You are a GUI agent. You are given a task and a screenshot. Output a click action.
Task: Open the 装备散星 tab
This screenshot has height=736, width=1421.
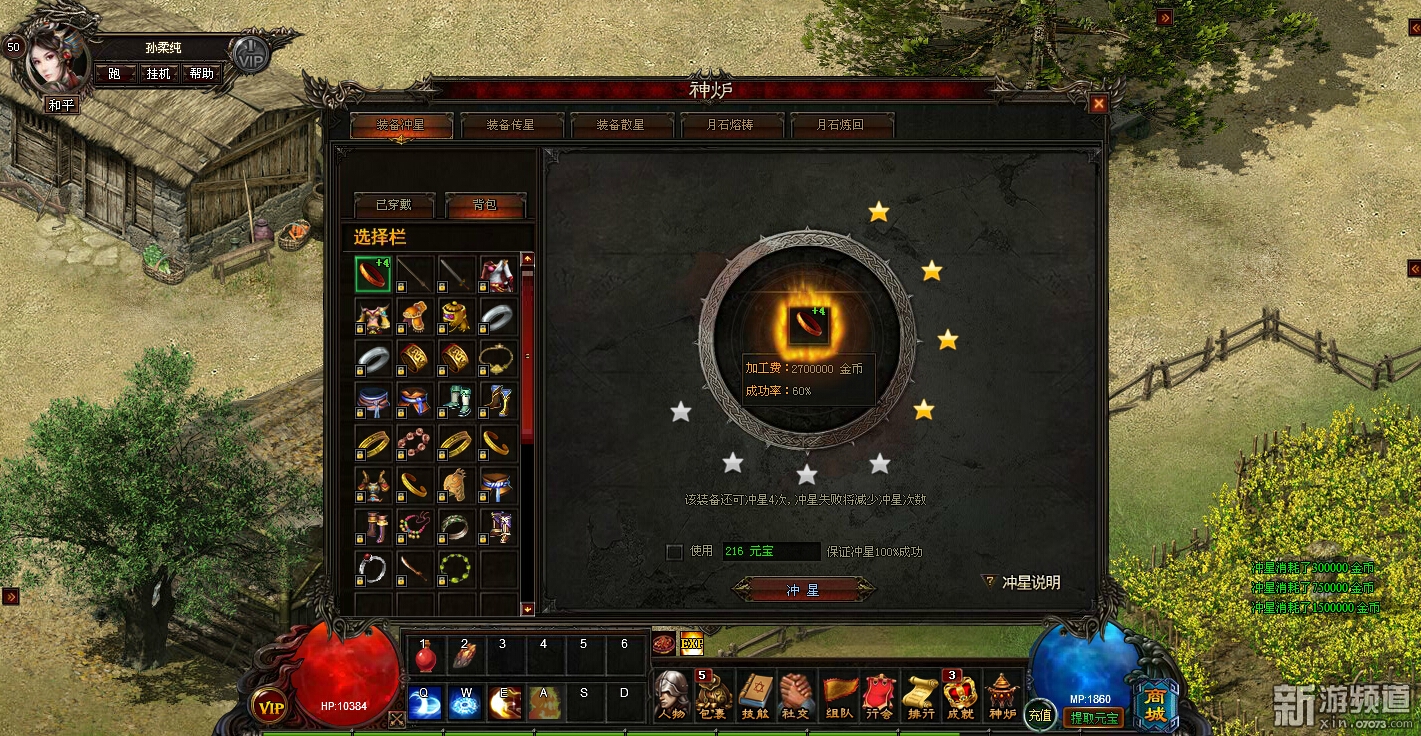pyautogui.click(x=620, y=126)
